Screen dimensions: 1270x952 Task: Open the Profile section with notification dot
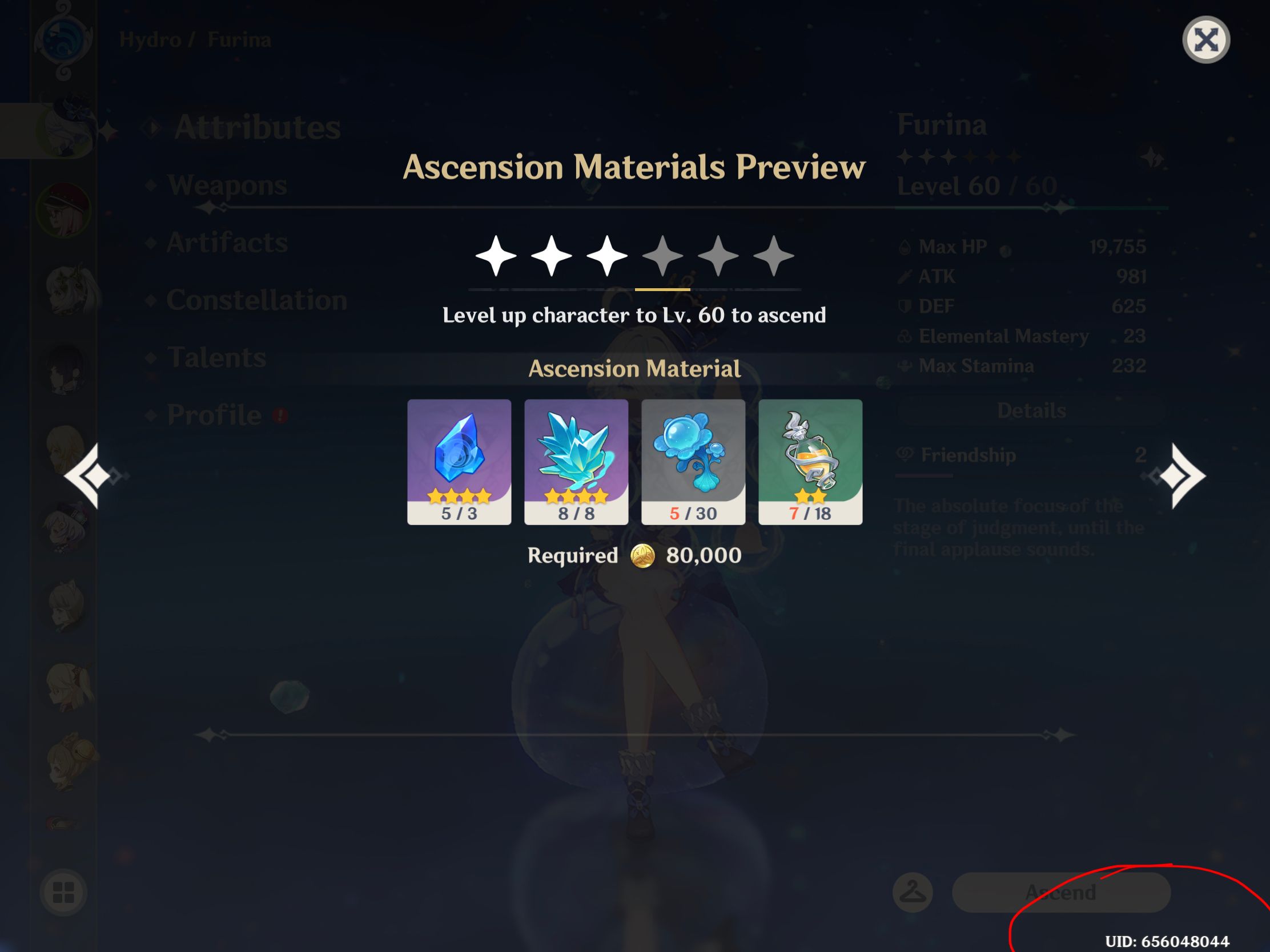click(212, 414)
